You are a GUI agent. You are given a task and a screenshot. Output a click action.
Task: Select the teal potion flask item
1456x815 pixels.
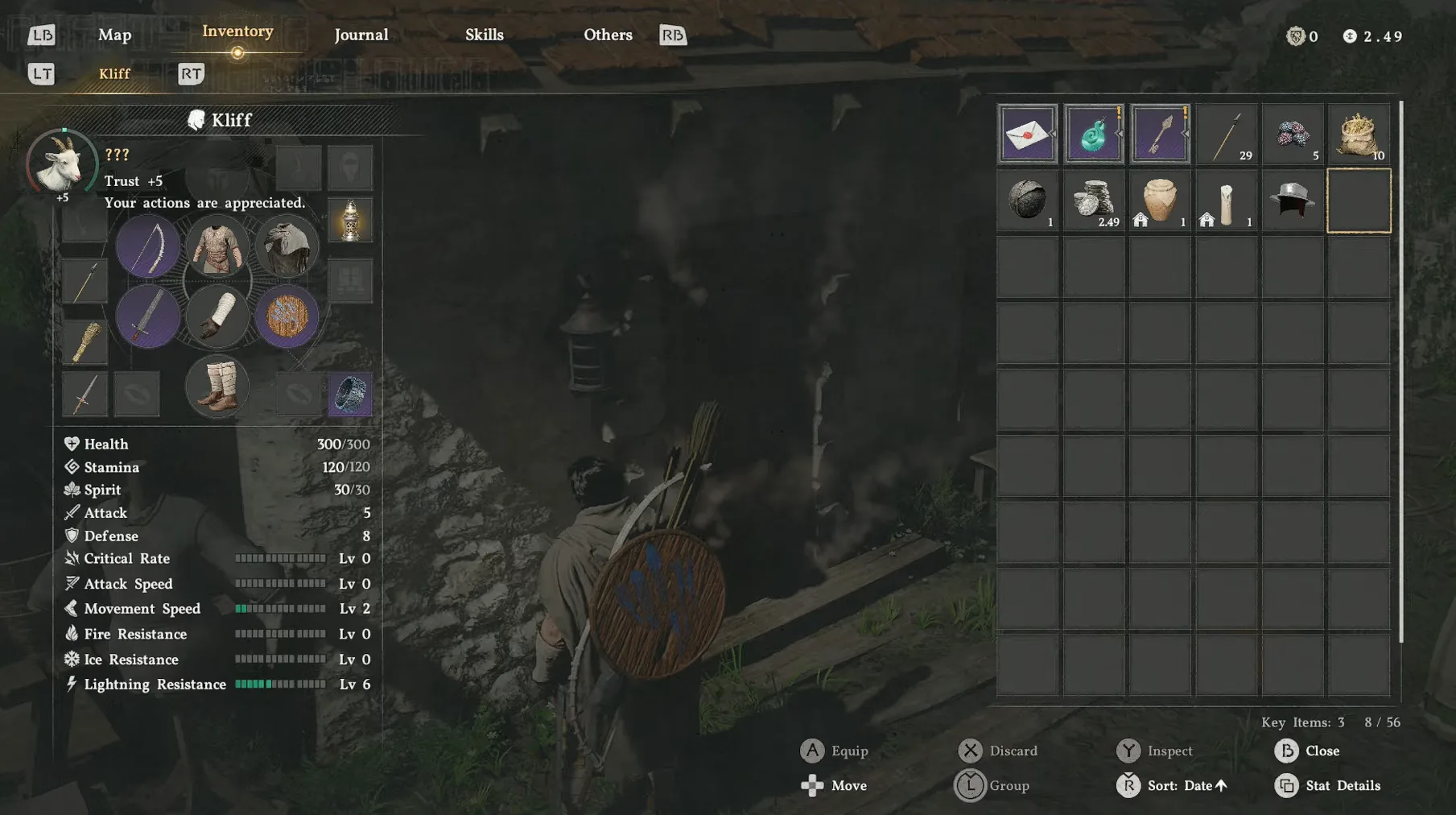pos(1094,134)
